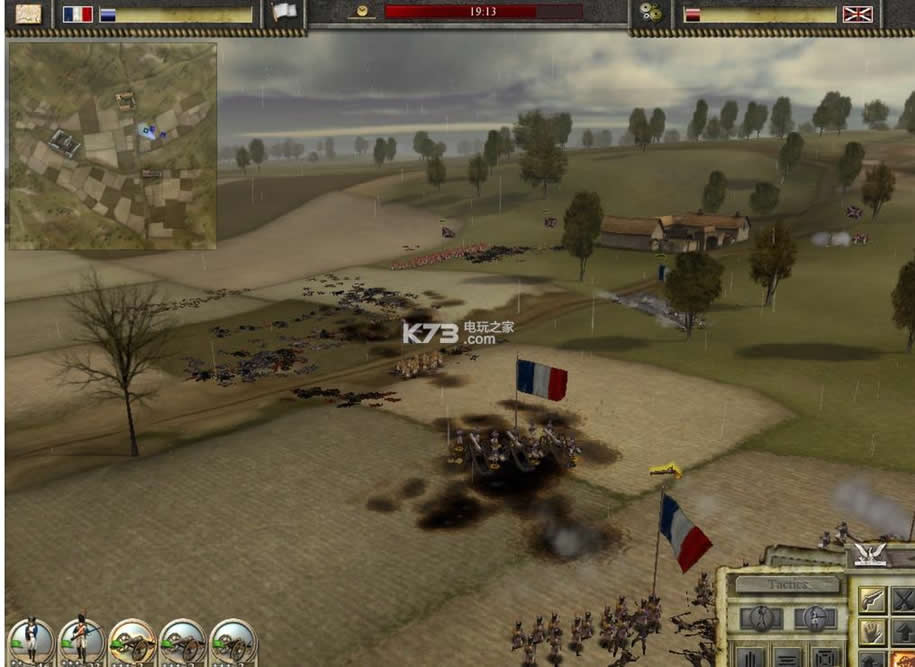Select the bicorne-hat infantry unit card
The height and width of the screenshot is (667, 915).
pos(30,641)
